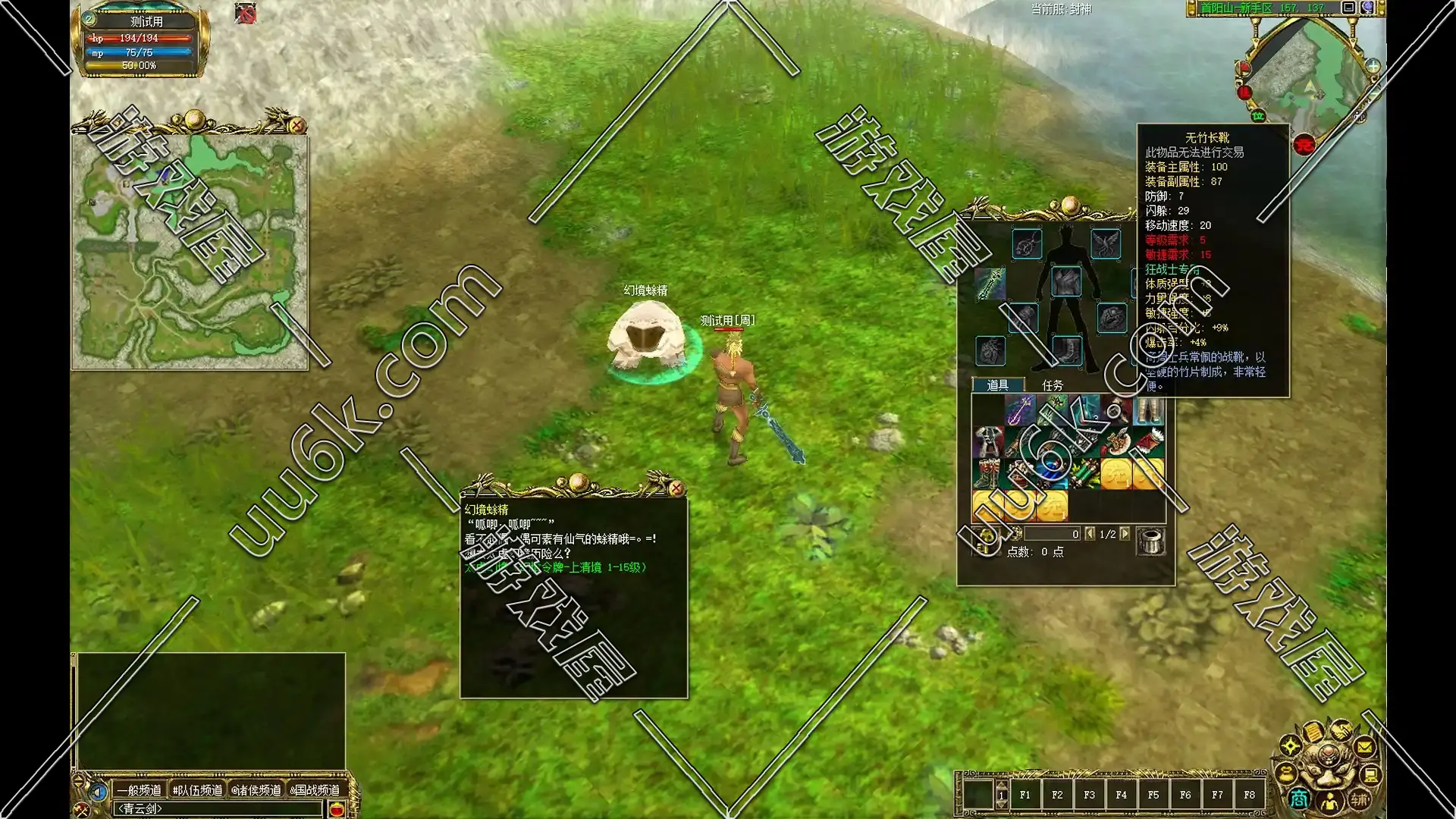The width and height of the screenshot is (1456, 819).
Task: Select the 道具 inventory tab
Action: pyautogui.click(x=997, y=385)
